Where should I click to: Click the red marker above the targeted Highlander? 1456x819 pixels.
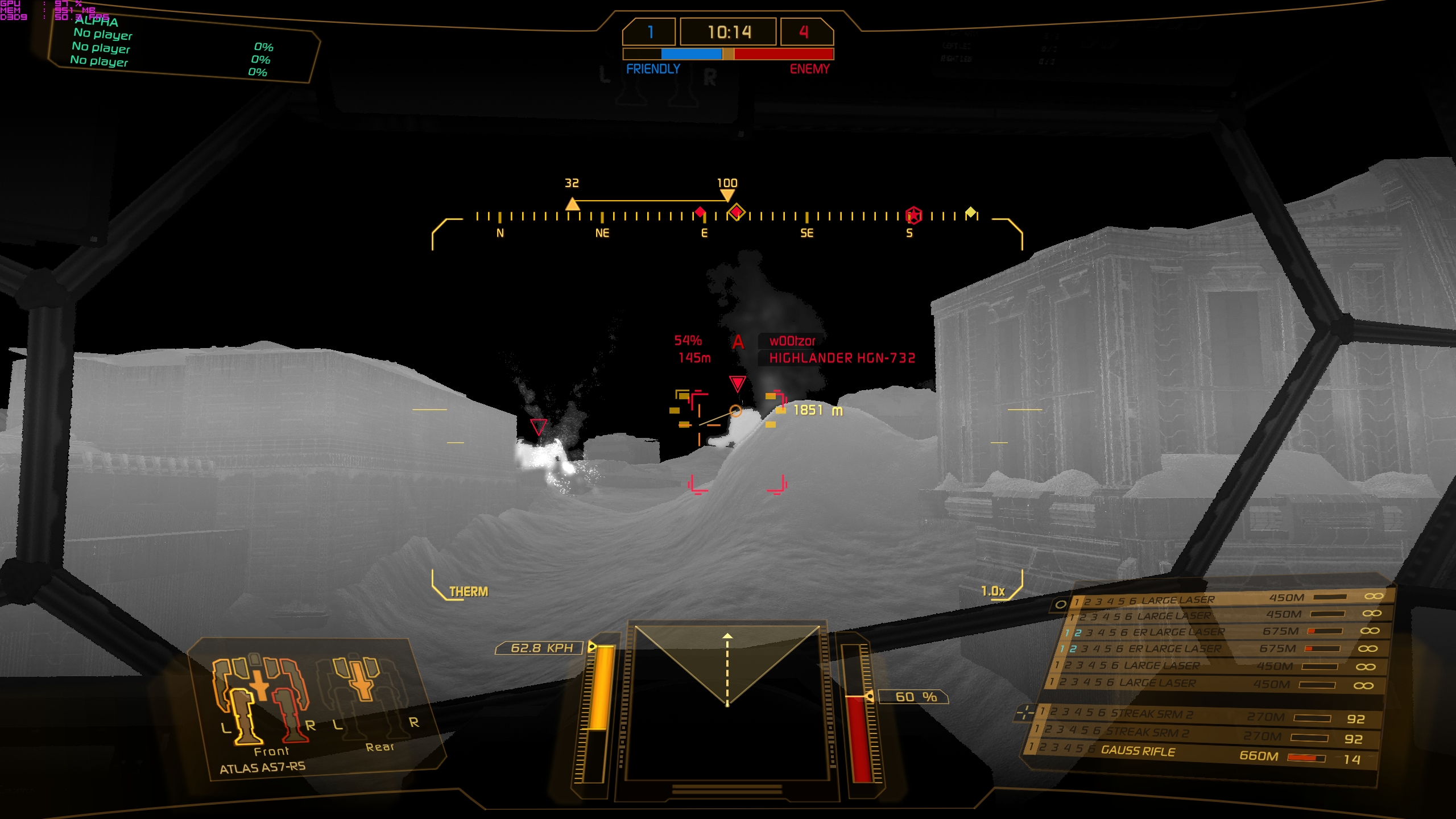pos(737,384)
